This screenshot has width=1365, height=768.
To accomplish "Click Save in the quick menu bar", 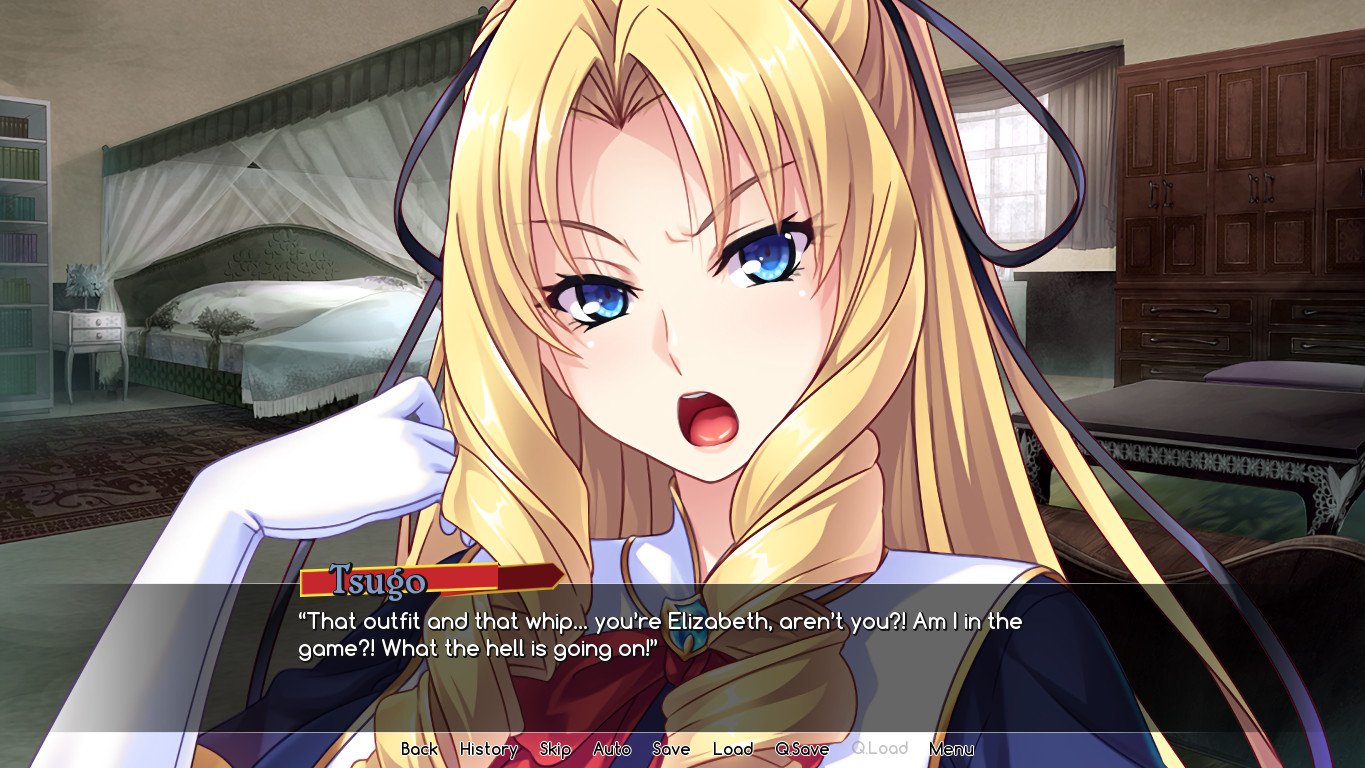I will point(673,748).
